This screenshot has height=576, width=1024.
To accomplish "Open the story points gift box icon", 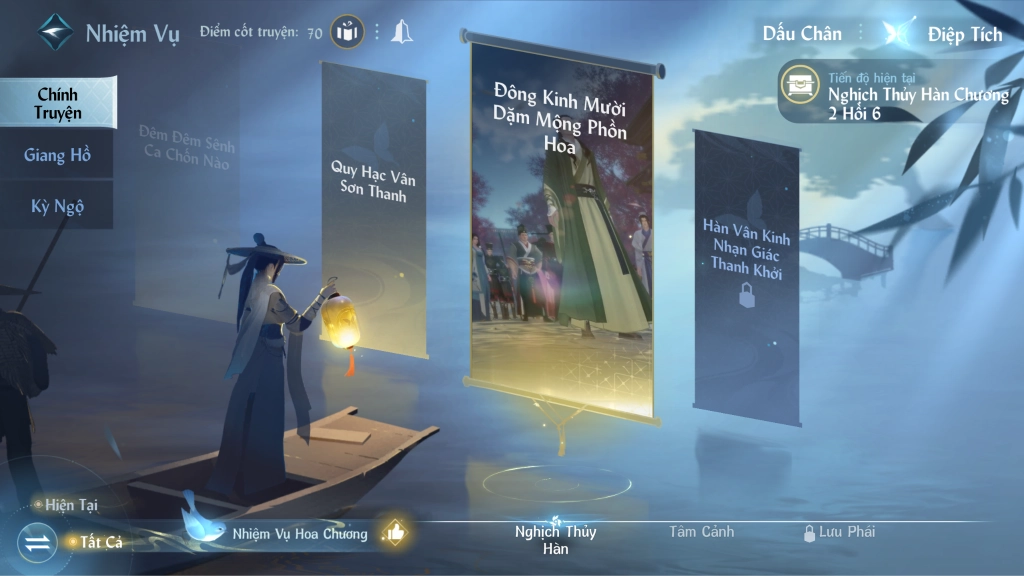I will 347,32.
